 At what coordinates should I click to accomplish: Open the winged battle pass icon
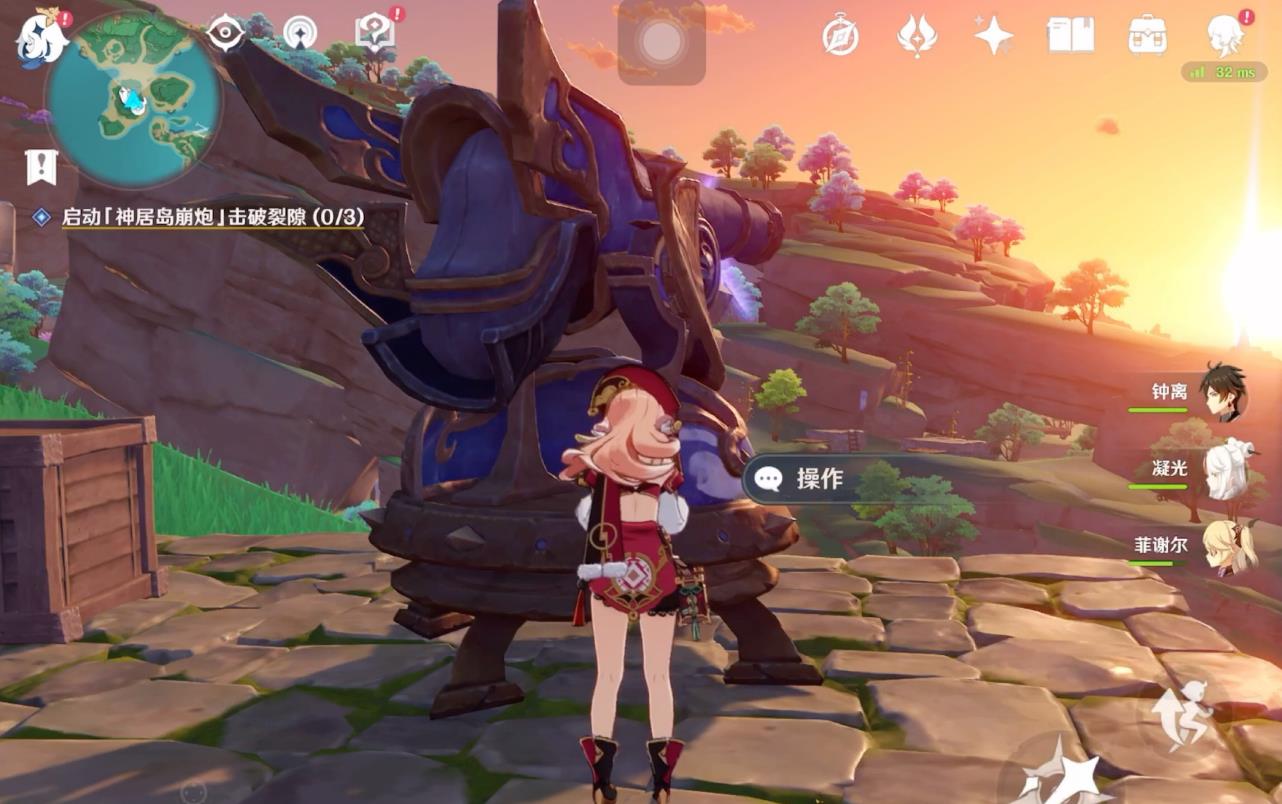coord(917,36)
